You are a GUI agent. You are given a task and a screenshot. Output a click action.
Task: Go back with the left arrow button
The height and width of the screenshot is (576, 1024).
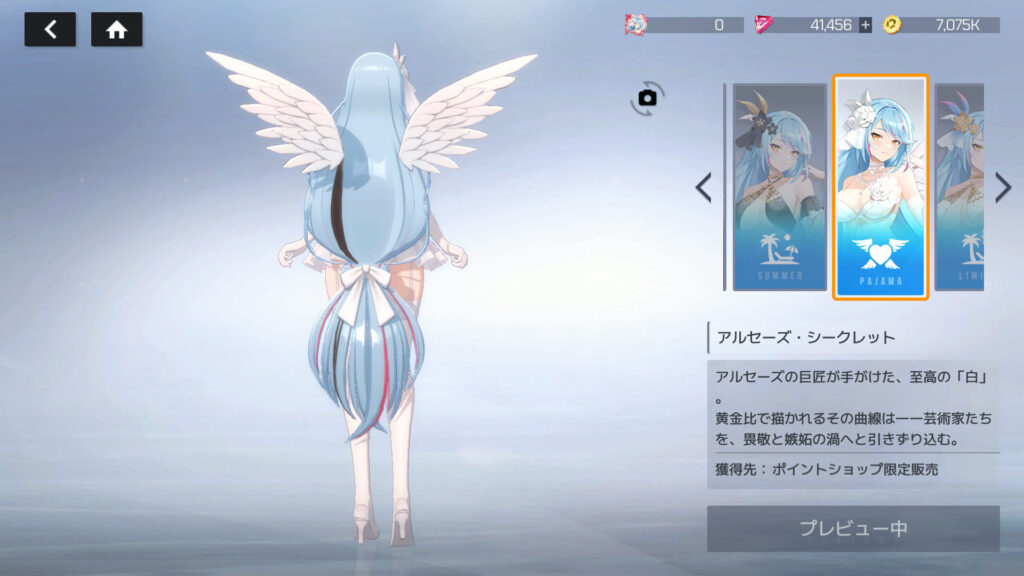50,30
